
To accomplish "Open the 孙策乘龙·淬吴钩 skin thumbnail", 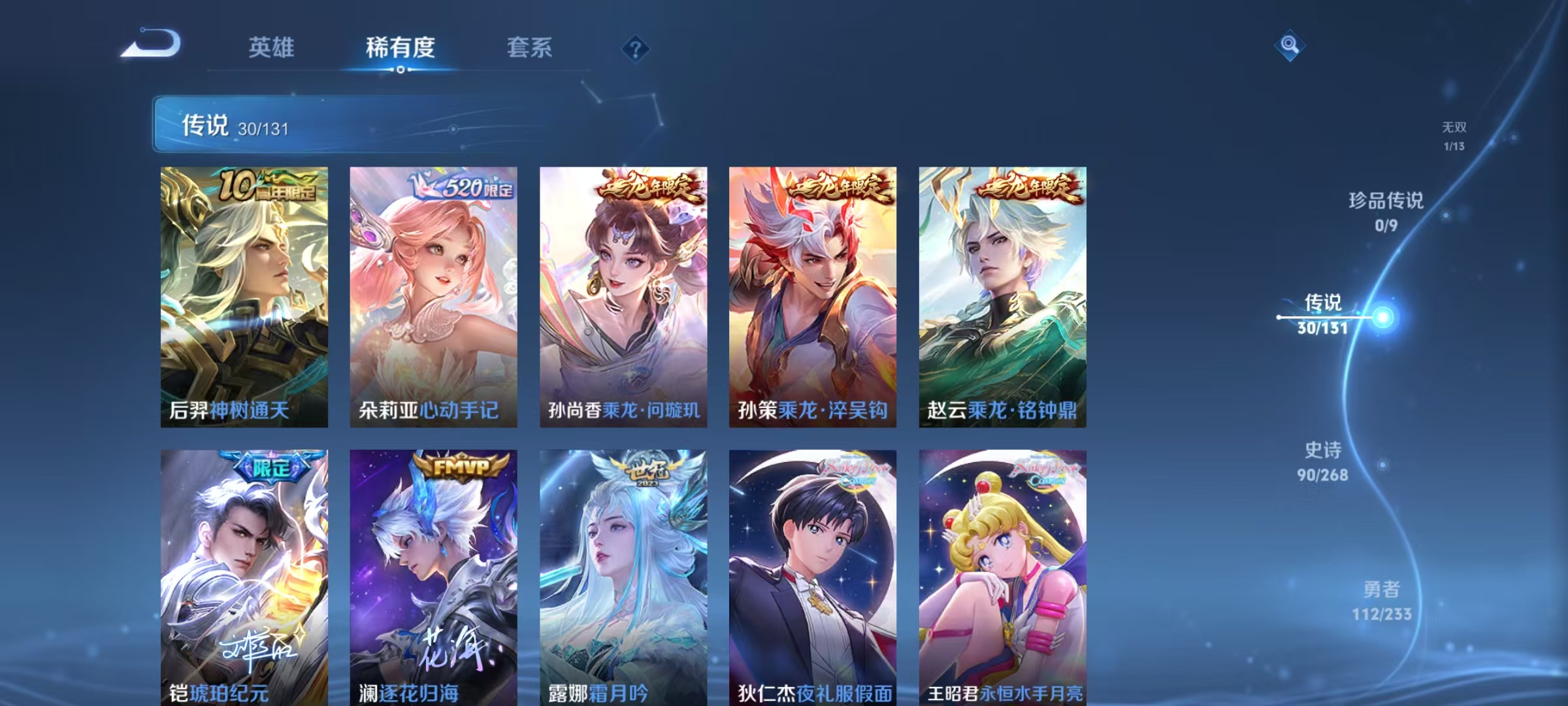I will (x=812, y=294).
